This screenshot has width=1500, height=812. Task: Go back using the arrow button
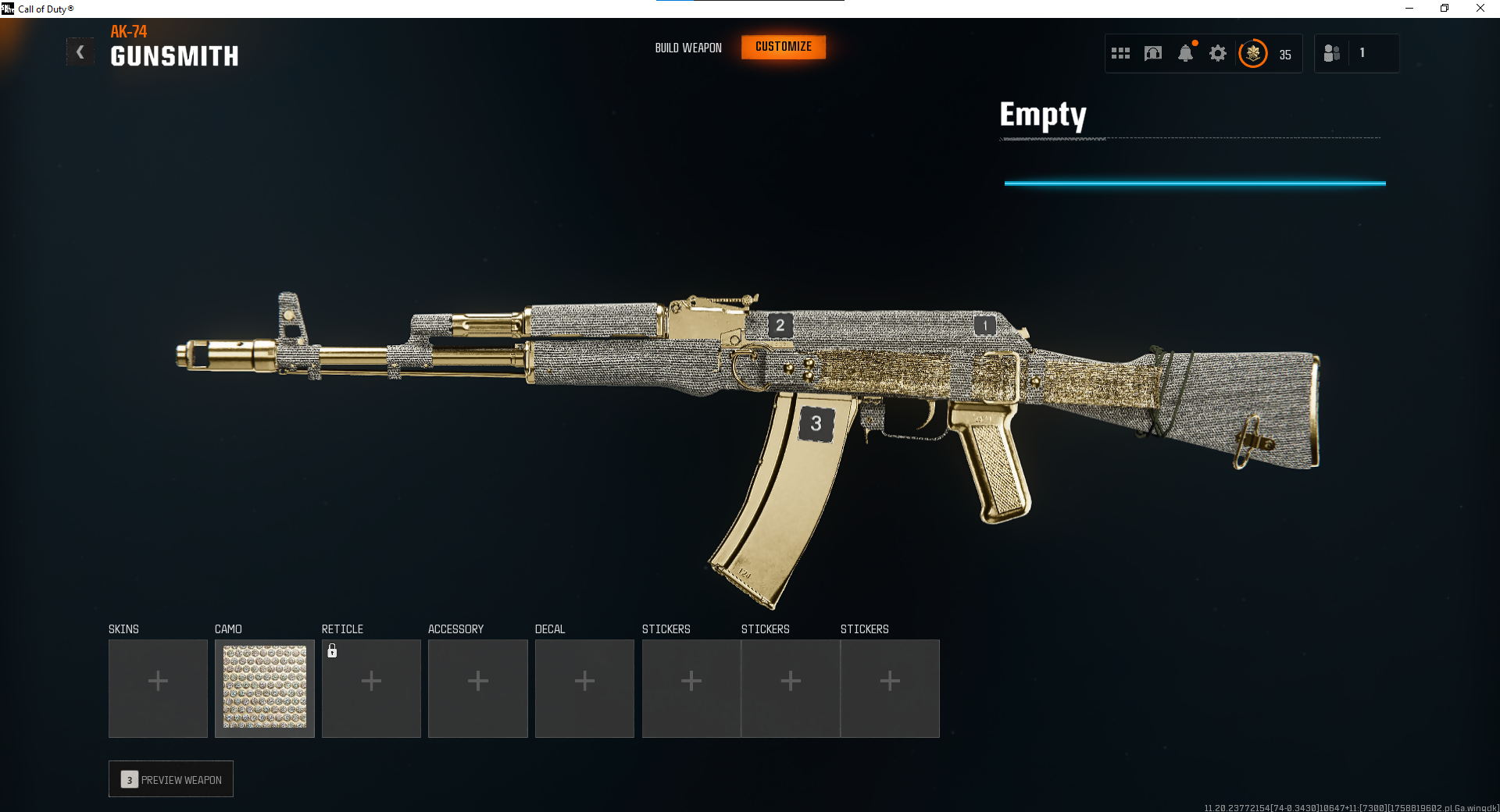pos(80,52)
